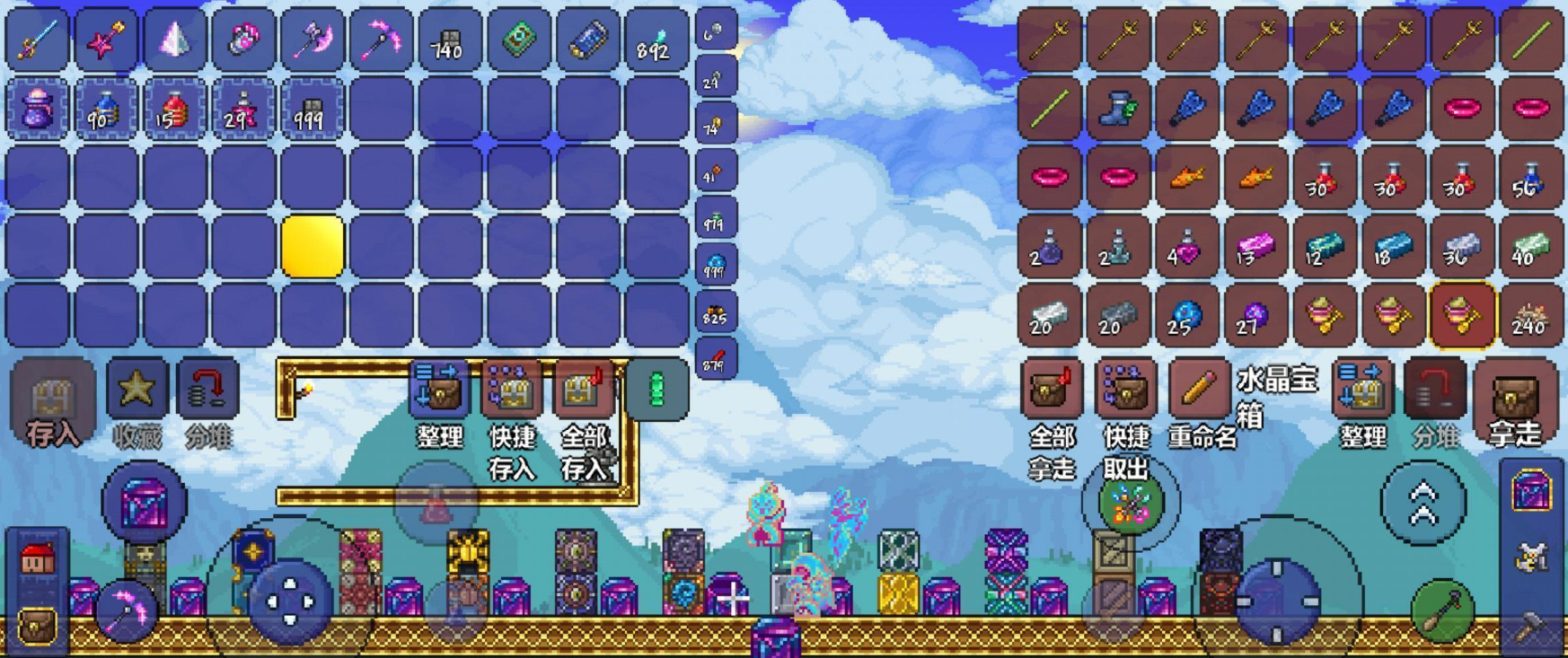Tap the double-arrow jump button
Screen dimensions: 1568x658
[1423, 503]
